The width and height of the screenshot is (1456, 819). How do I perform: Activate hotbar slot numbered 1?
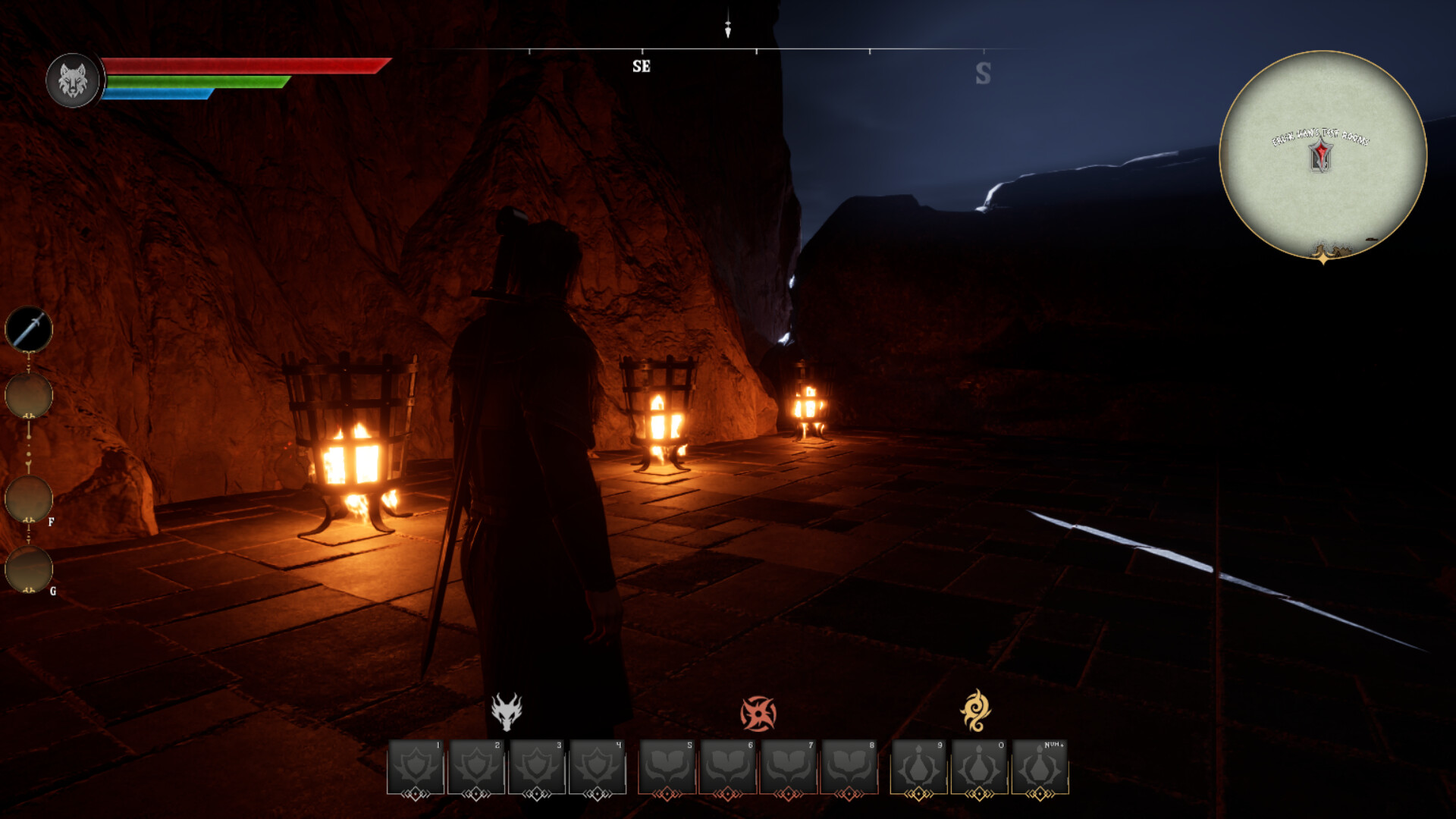tap(416, 767)
